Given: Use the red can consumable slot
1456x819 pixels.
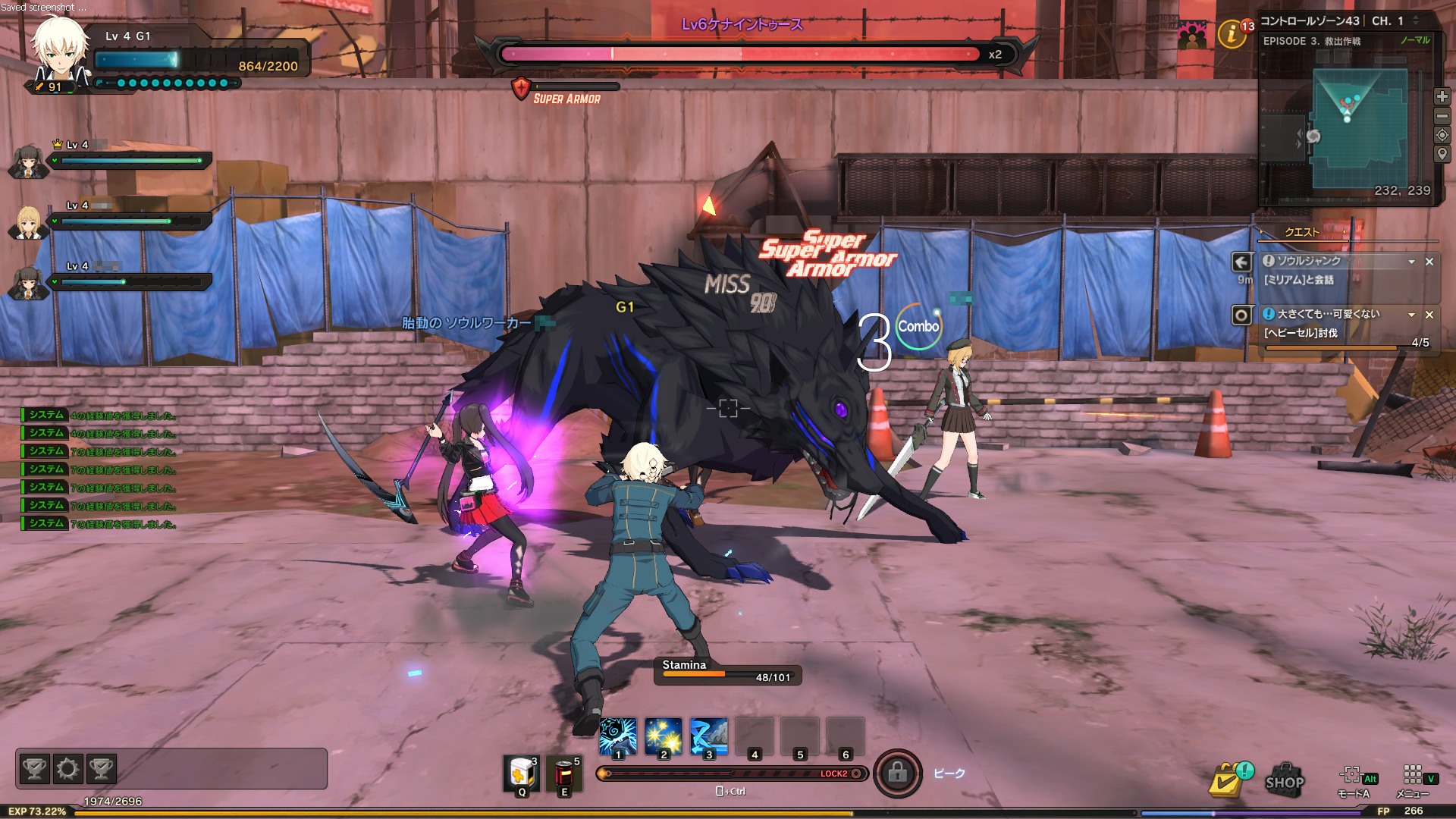Looking at the screenshot, I should click(x=563, y=774).
